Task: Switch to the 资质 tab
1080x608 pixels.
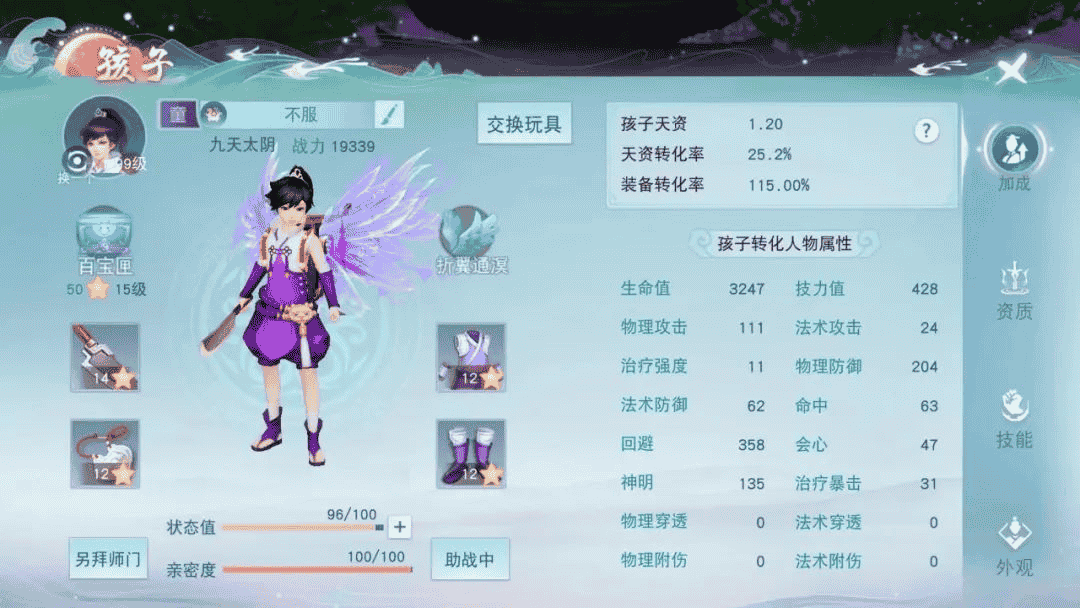Action: 1014,291
